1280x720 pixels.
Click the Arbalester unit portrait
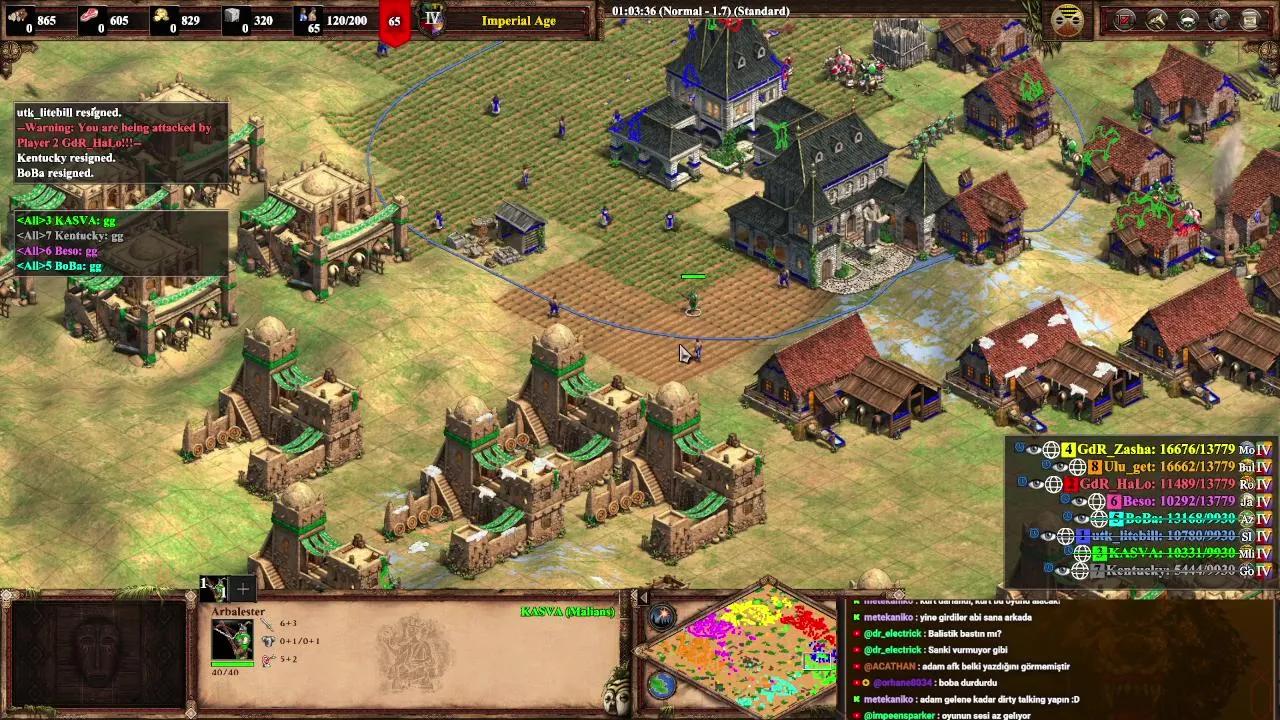point(232,640)
